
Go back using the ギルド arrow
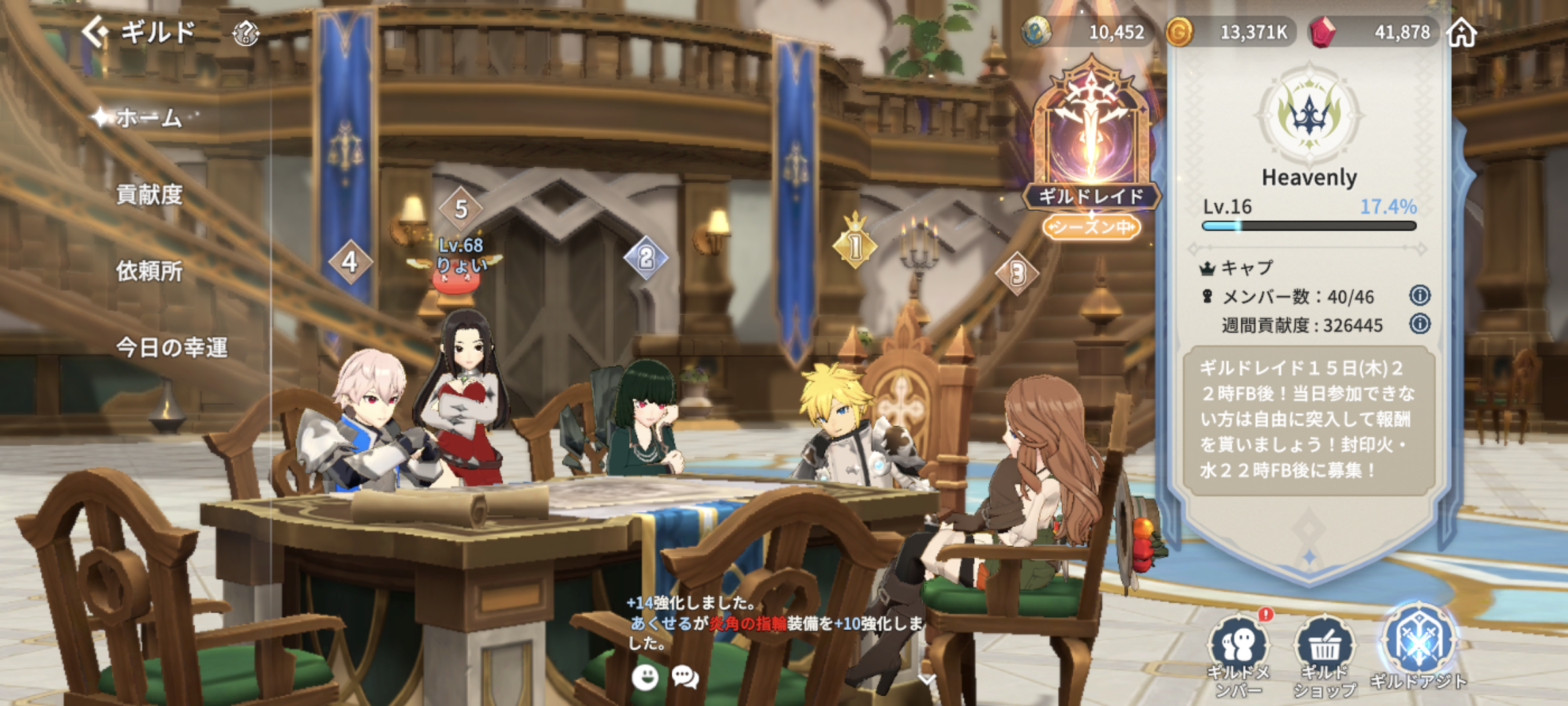(96, 31)
